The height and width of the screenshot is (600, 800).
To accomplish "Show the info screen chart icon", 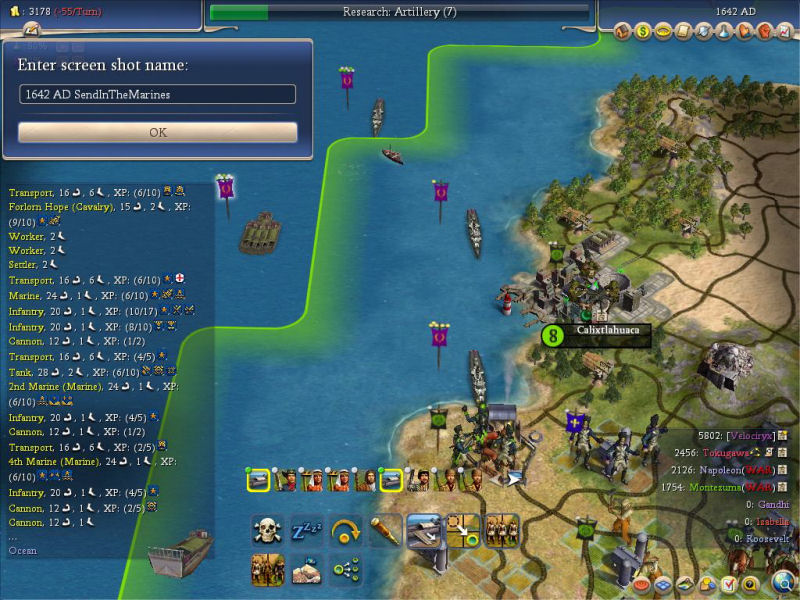I will coord(785,31).
